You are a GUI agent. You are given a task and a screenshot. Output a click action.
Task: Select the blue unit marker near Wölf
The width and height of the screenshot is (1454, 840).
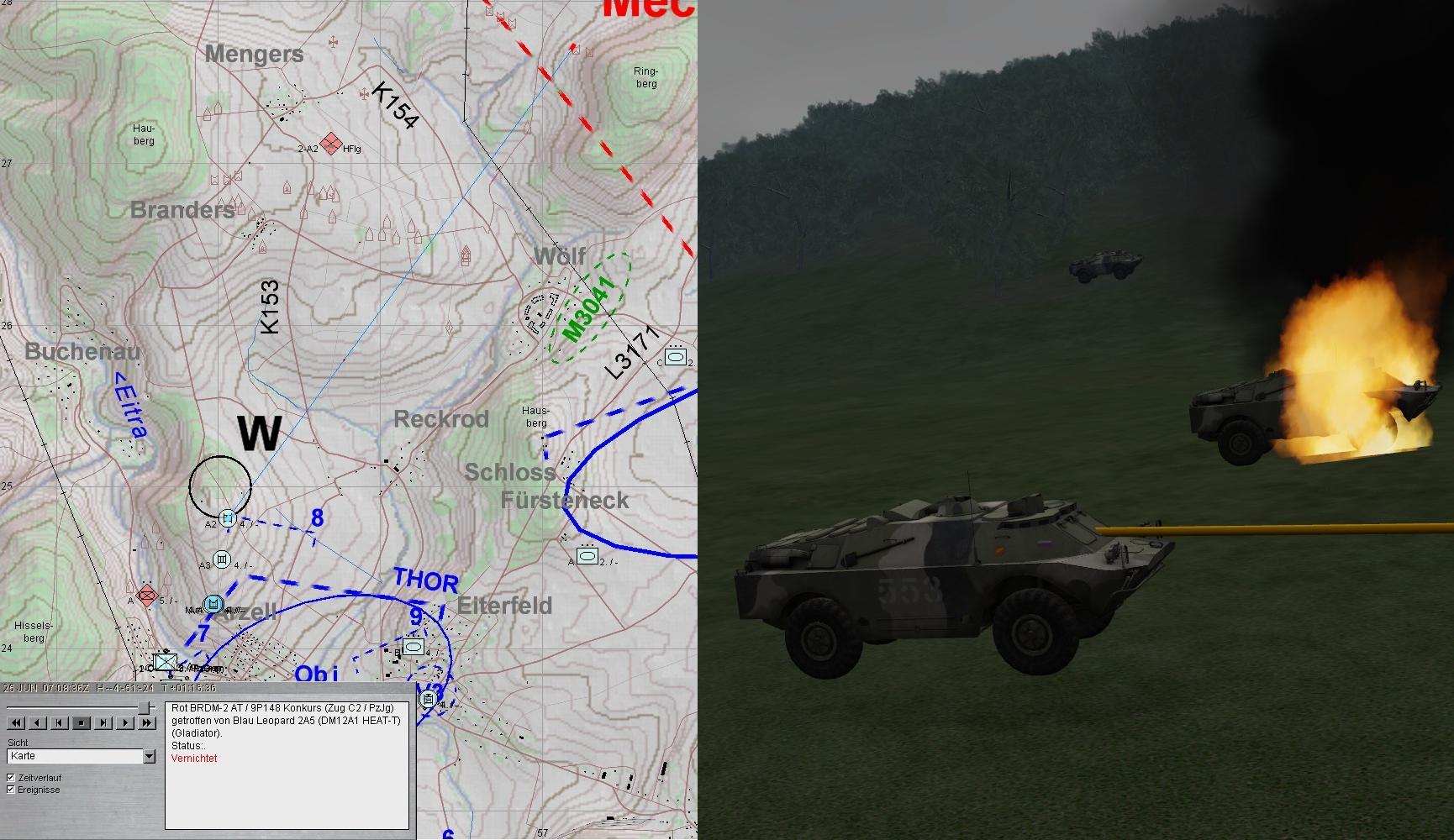676,357
